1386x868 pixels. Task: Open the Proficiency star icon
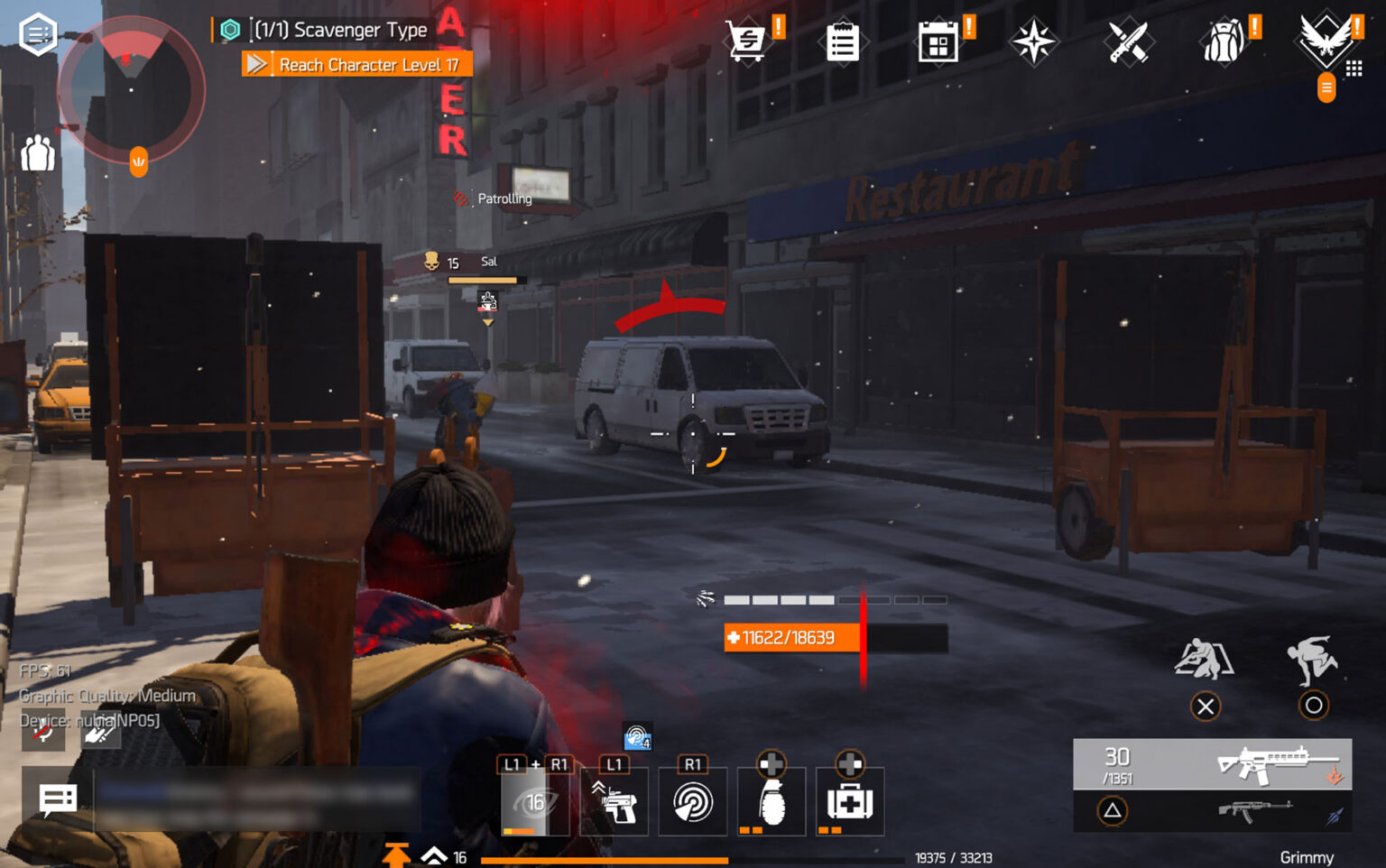tap(1034, 42)
